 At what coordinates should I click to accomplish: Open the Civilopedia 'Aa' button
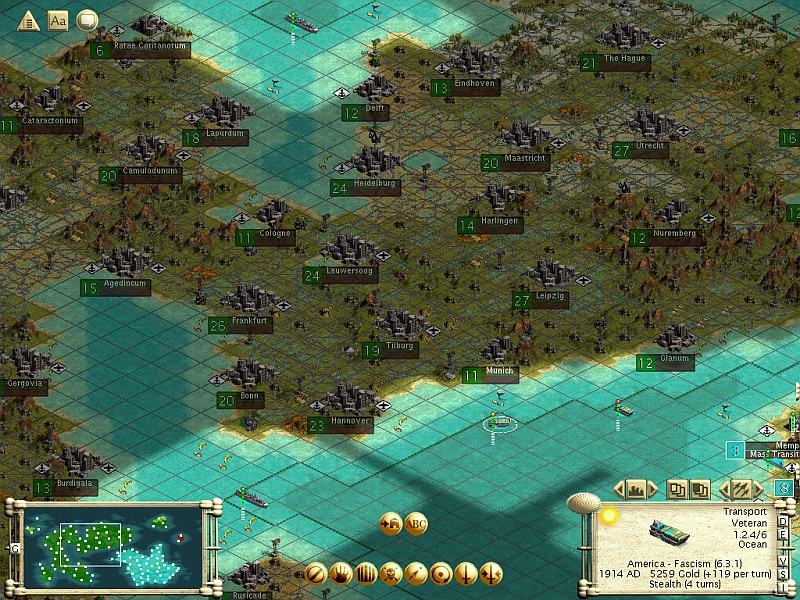58,19
